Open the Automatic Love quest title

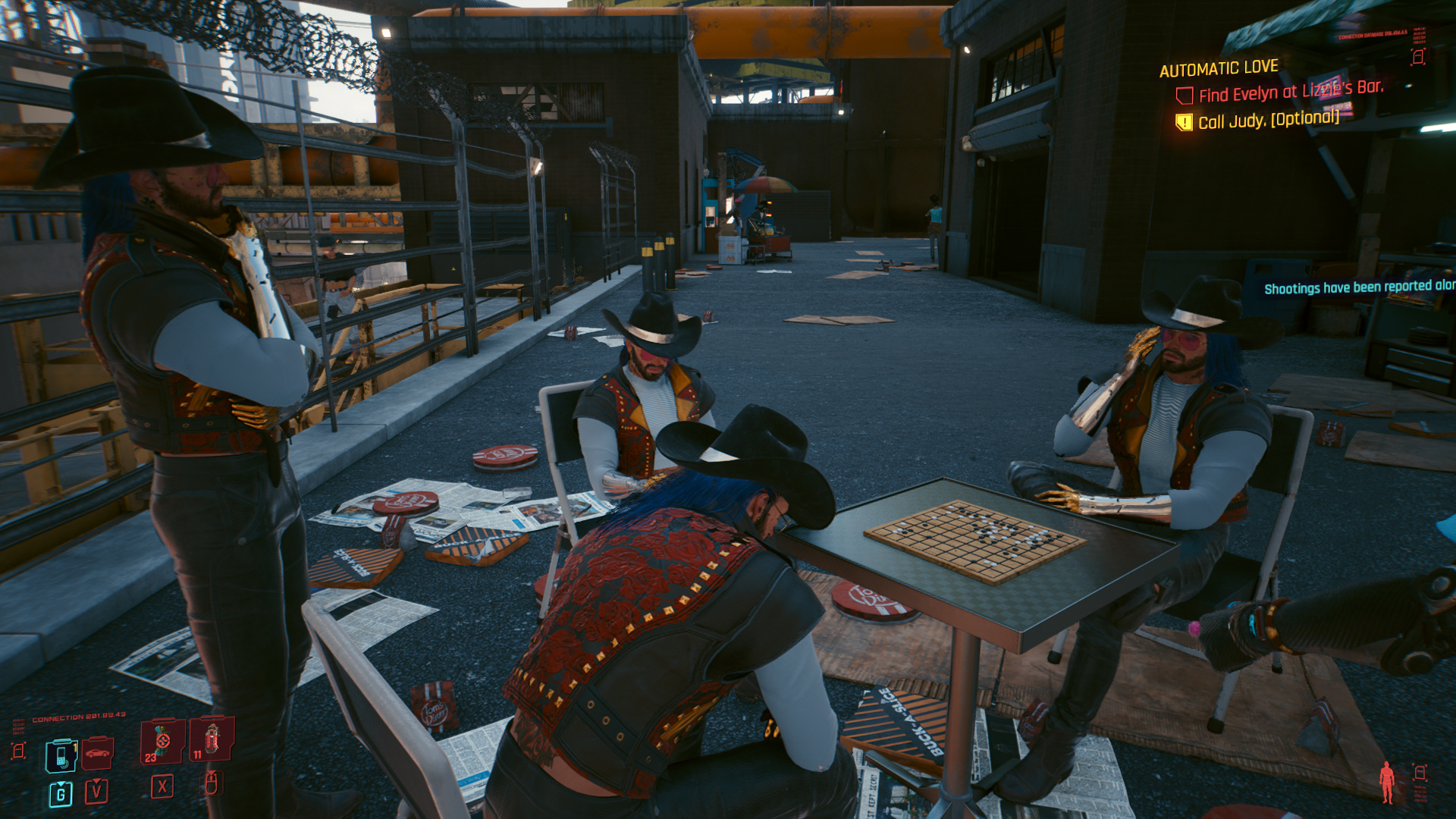1219,69
